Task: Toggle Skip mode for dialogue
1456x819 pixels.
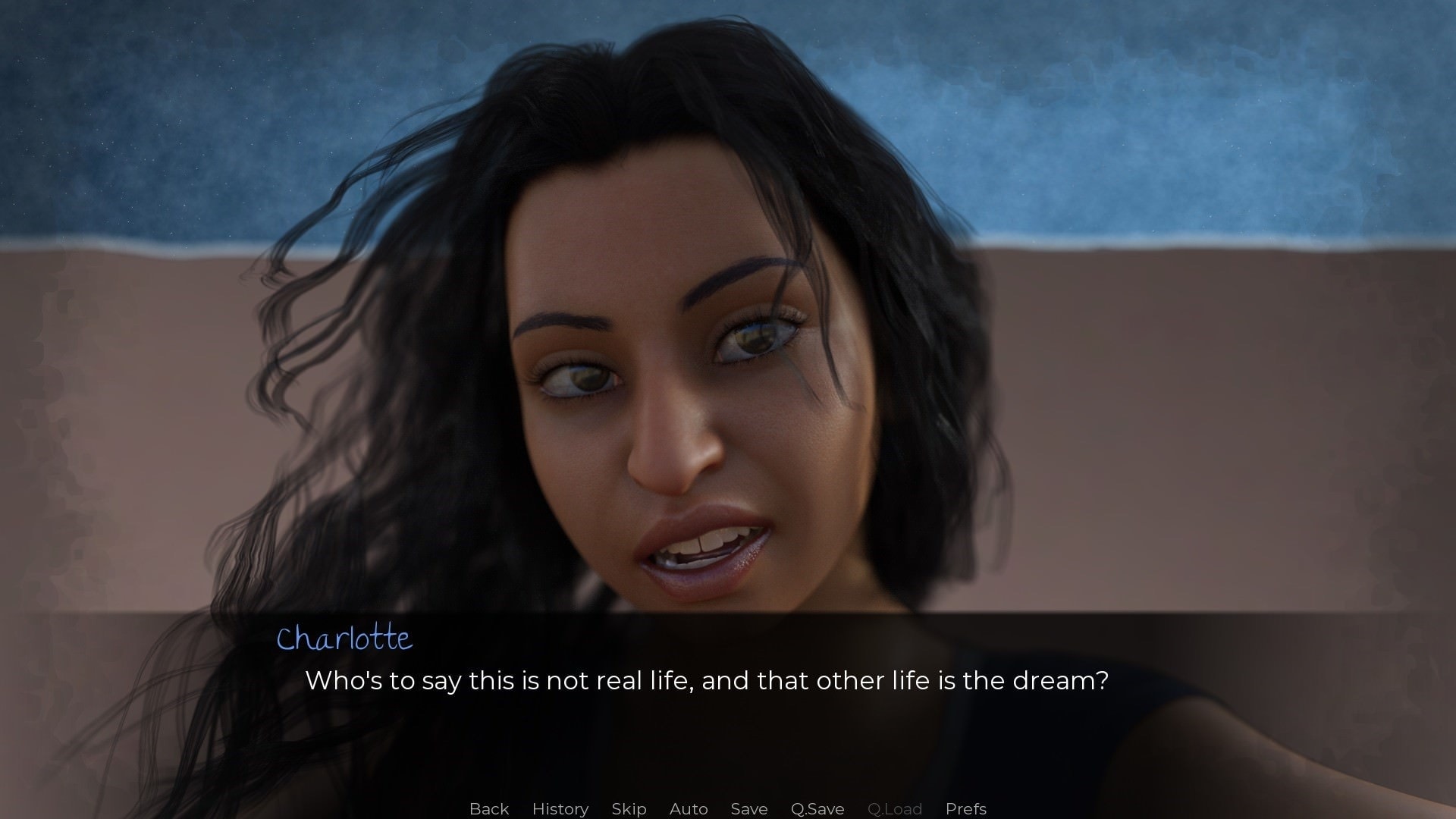Action: (x=629, y=808)
